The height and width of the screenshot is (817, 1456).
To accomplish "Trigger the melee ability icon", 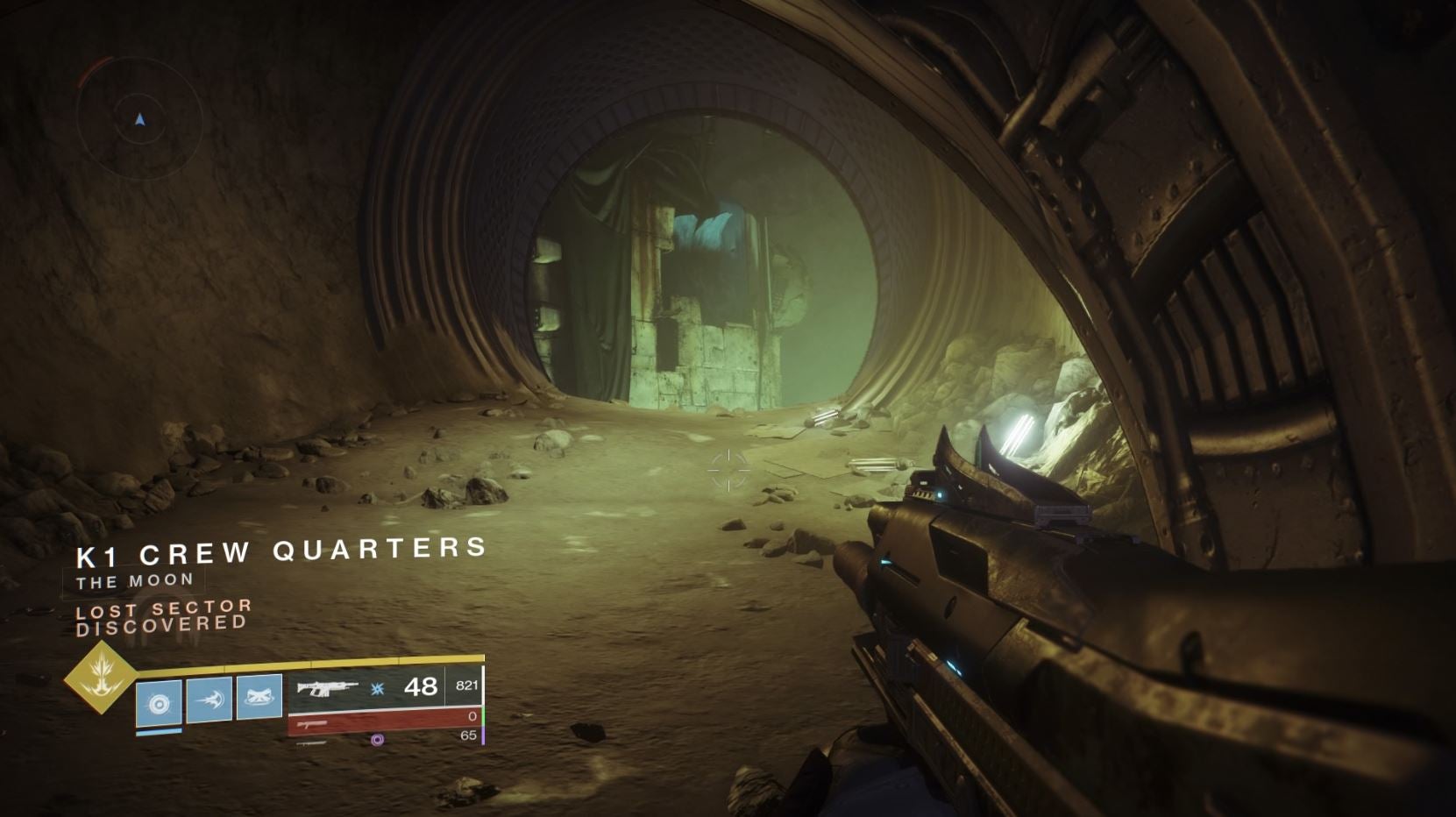I will point(210,700).
